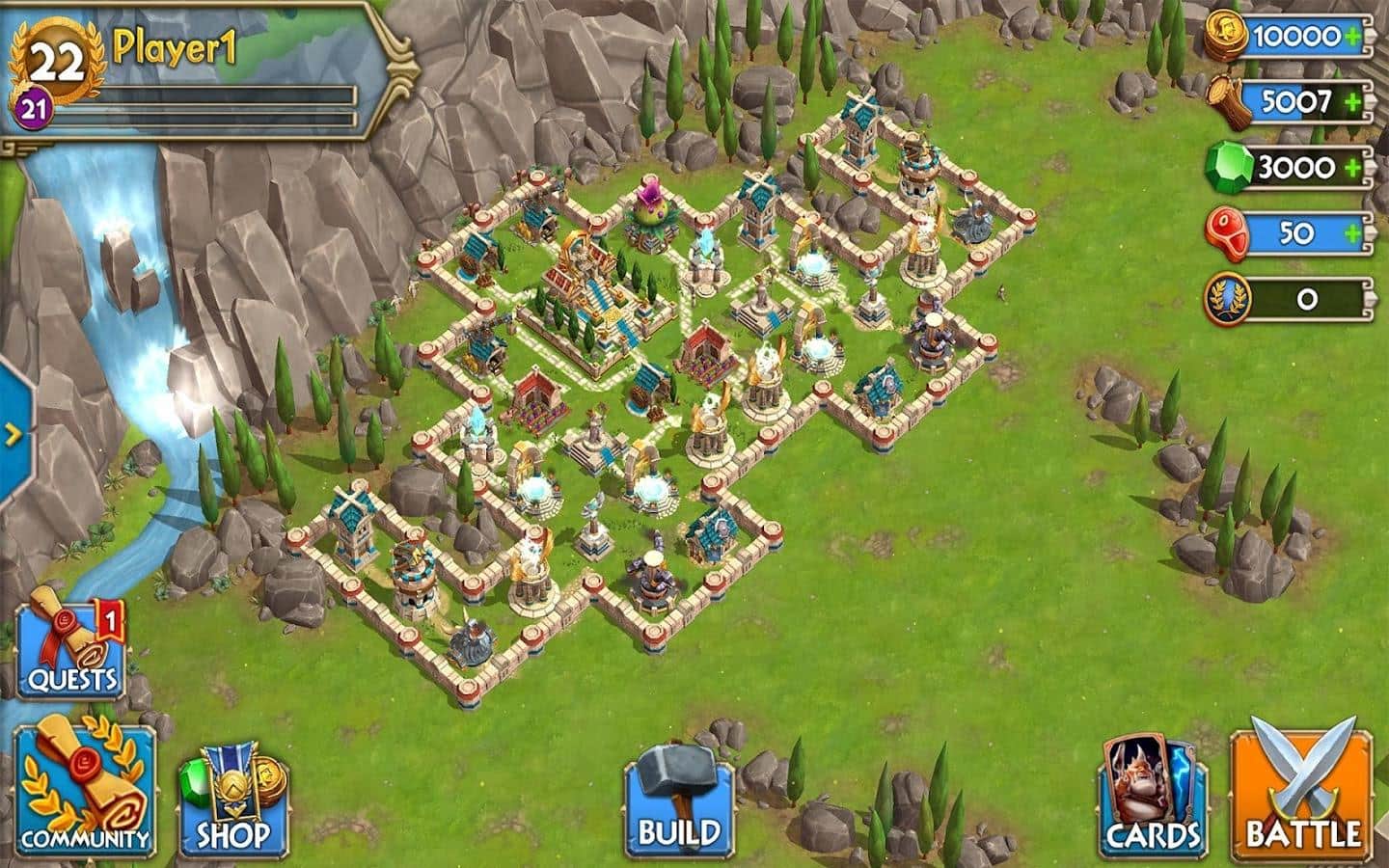This screenshot has width=1389, height=868.
Task: Check the laurel trophy counter
Action: click(x=1291, y=299)
